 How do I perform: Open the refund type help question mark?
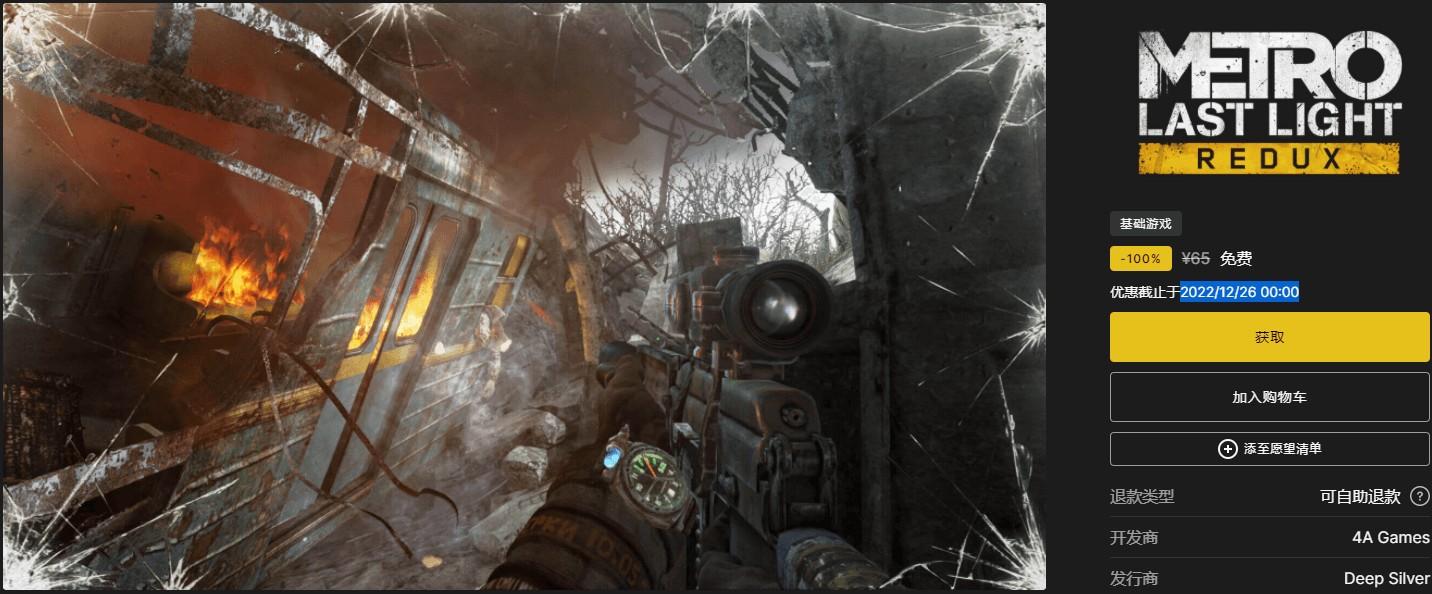[x=1419, y=497]
